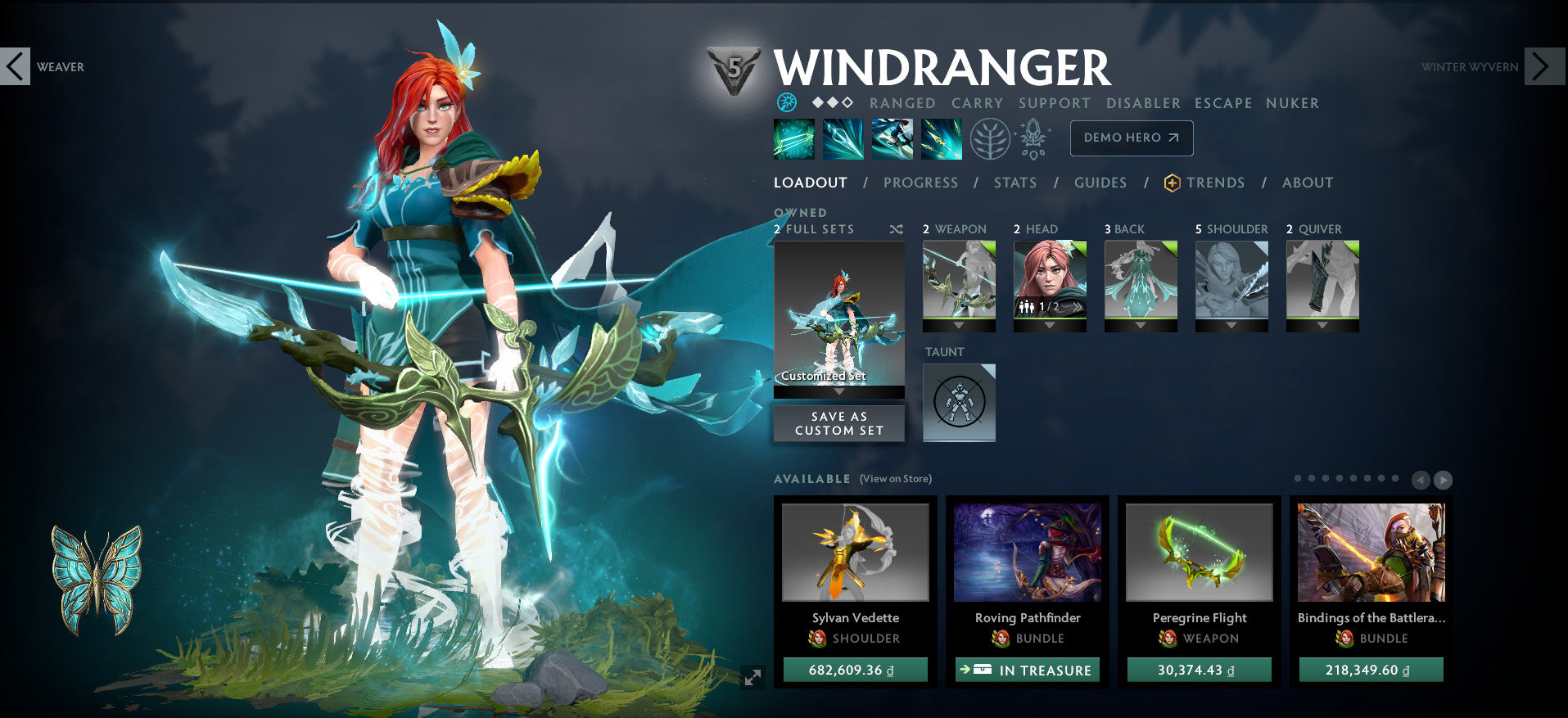This screenshot has height=718, width=1568.
Task: Select a pagination dot for available items
Action: [x=1299, y=477]
